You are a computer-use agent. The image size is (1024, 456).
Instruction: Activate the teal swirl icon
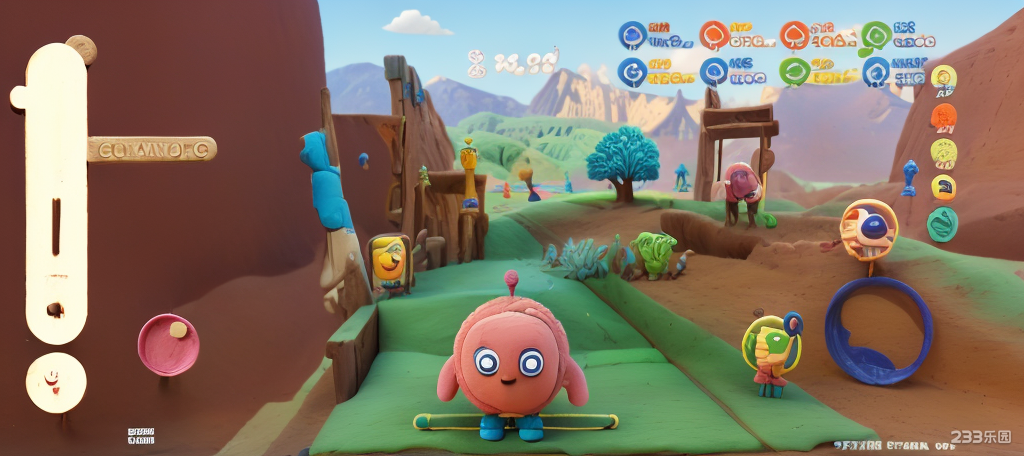coord(942,224)
